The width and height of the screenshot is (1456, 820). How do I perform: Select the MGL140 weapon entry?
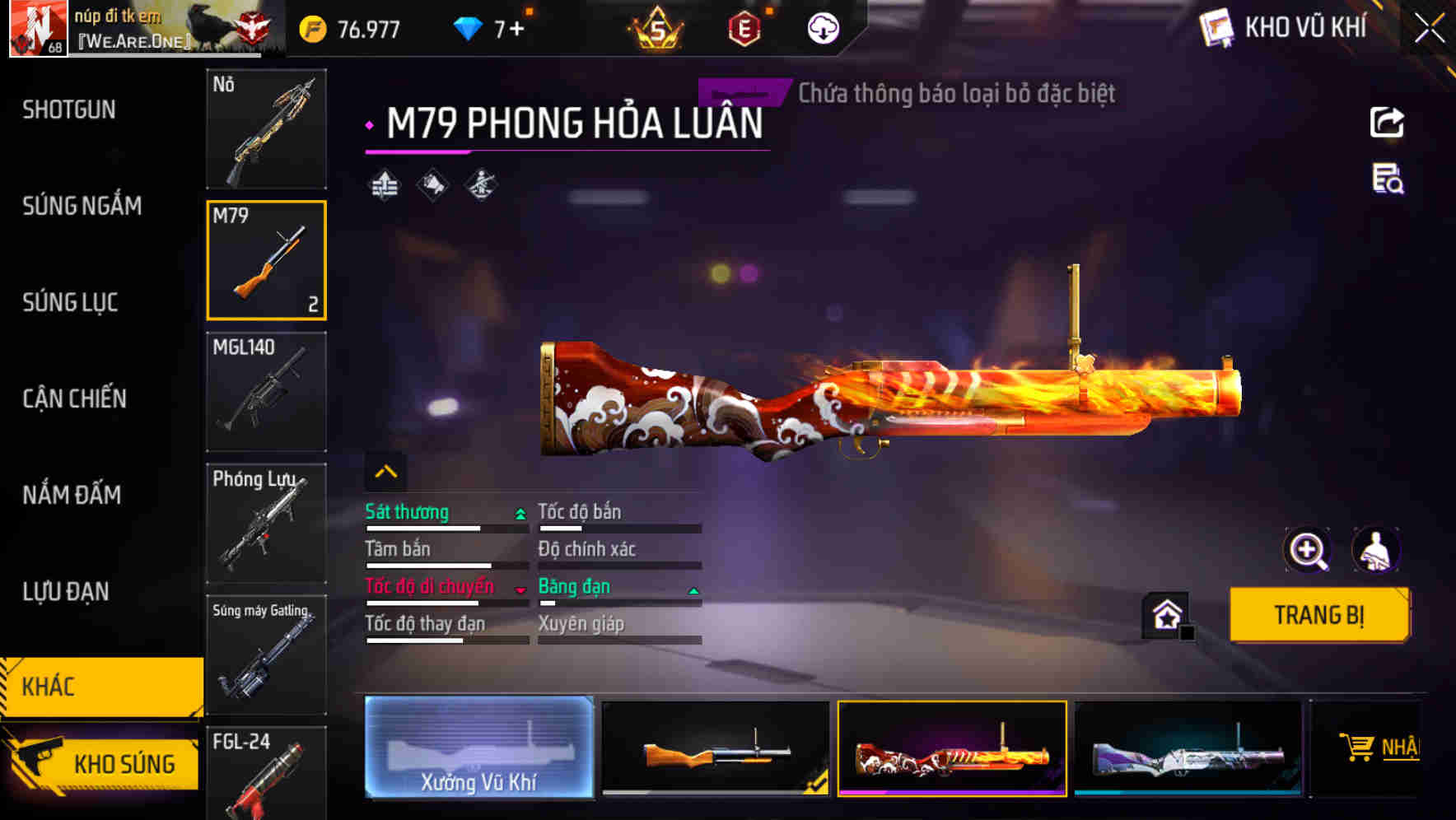(x=266, y=393)
